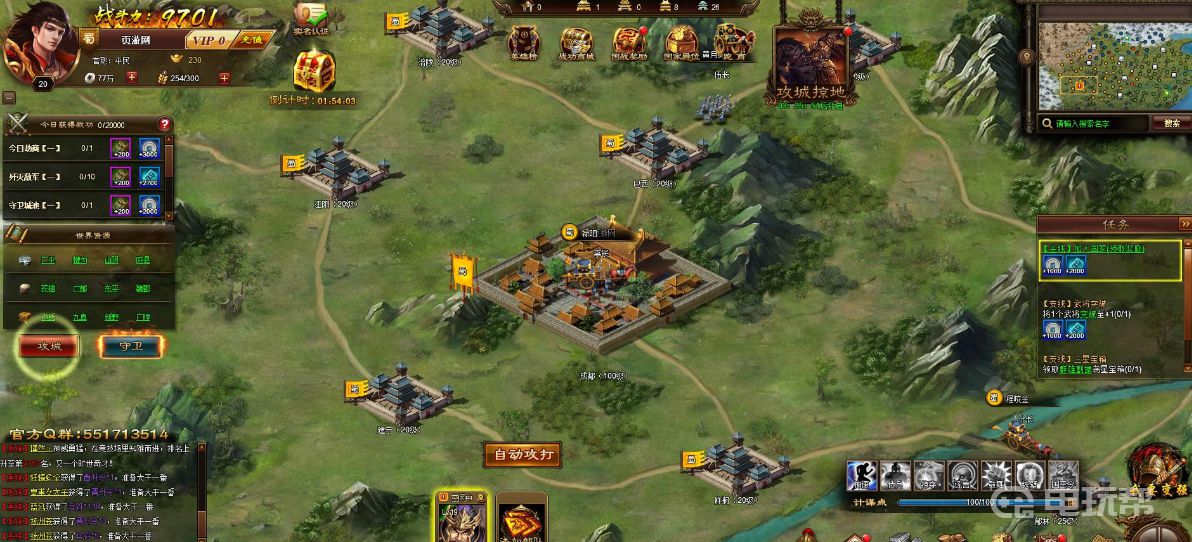This screenshot has height=542, width=1192.
Task: Open the countdown treasure chest
Action: [x=312, y=72]
